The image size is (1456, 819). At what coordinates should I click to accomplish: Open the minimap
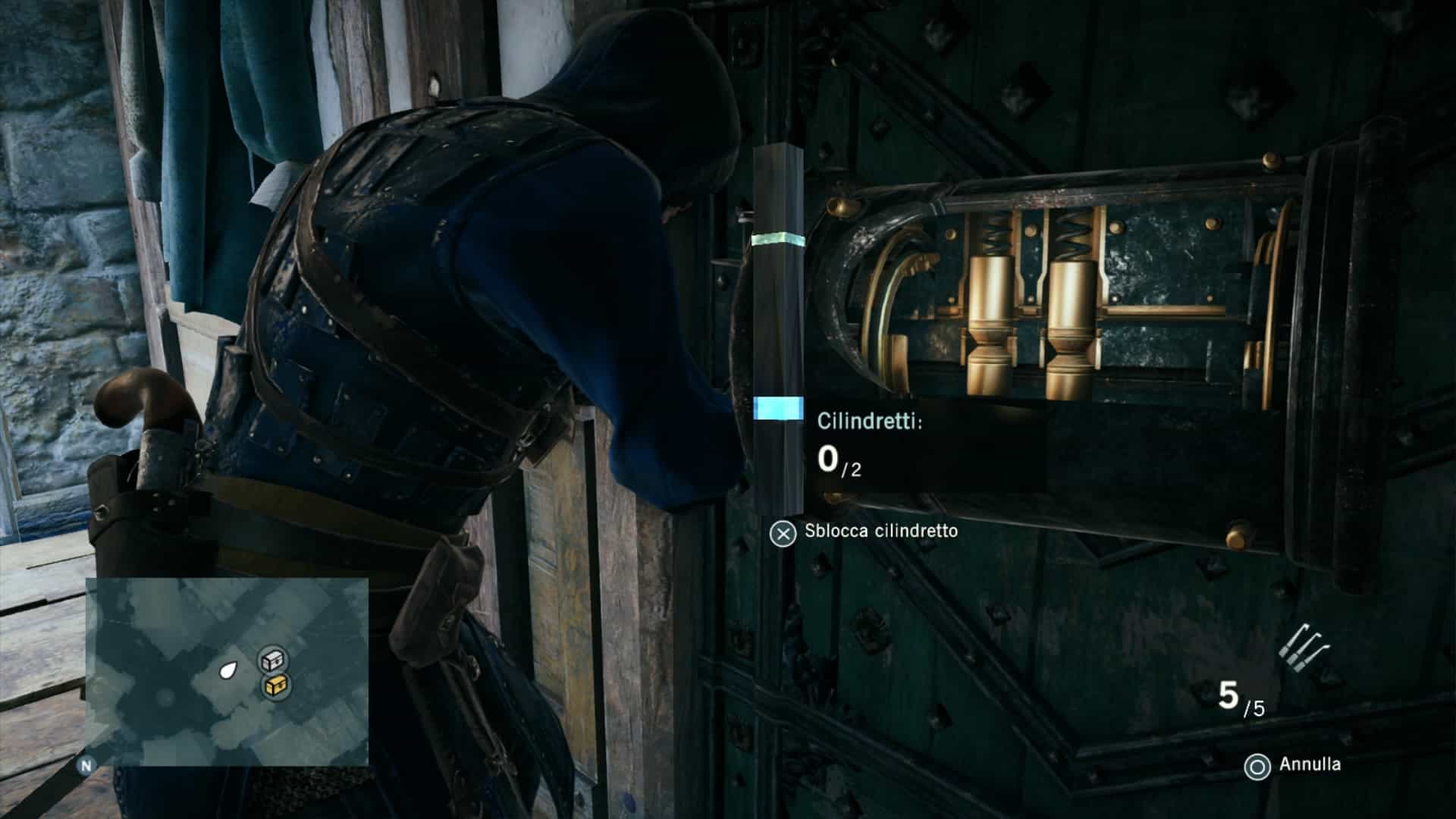click(x=227, y=672)
